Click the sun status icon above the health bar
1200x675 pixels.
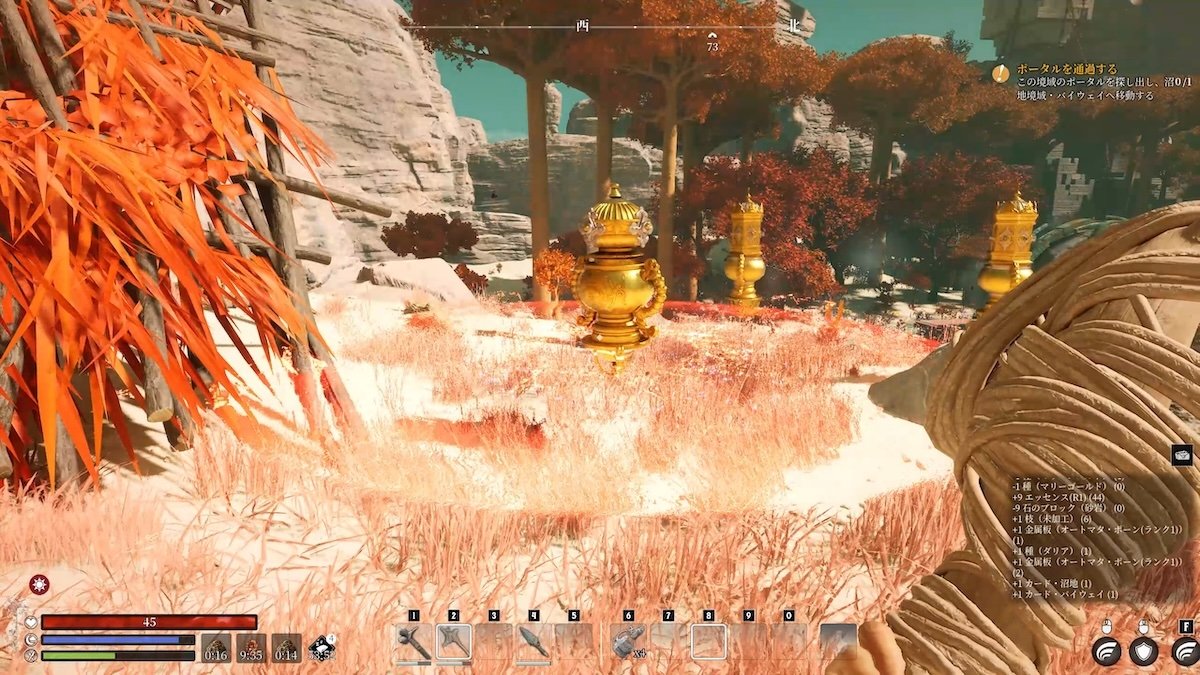point(39,585)
